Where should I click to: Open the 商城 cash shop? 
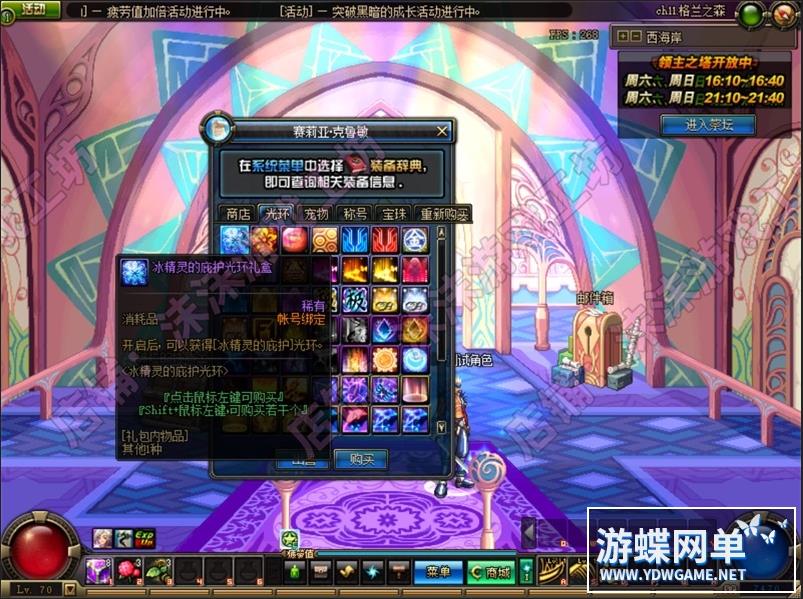tap(490, 572)
